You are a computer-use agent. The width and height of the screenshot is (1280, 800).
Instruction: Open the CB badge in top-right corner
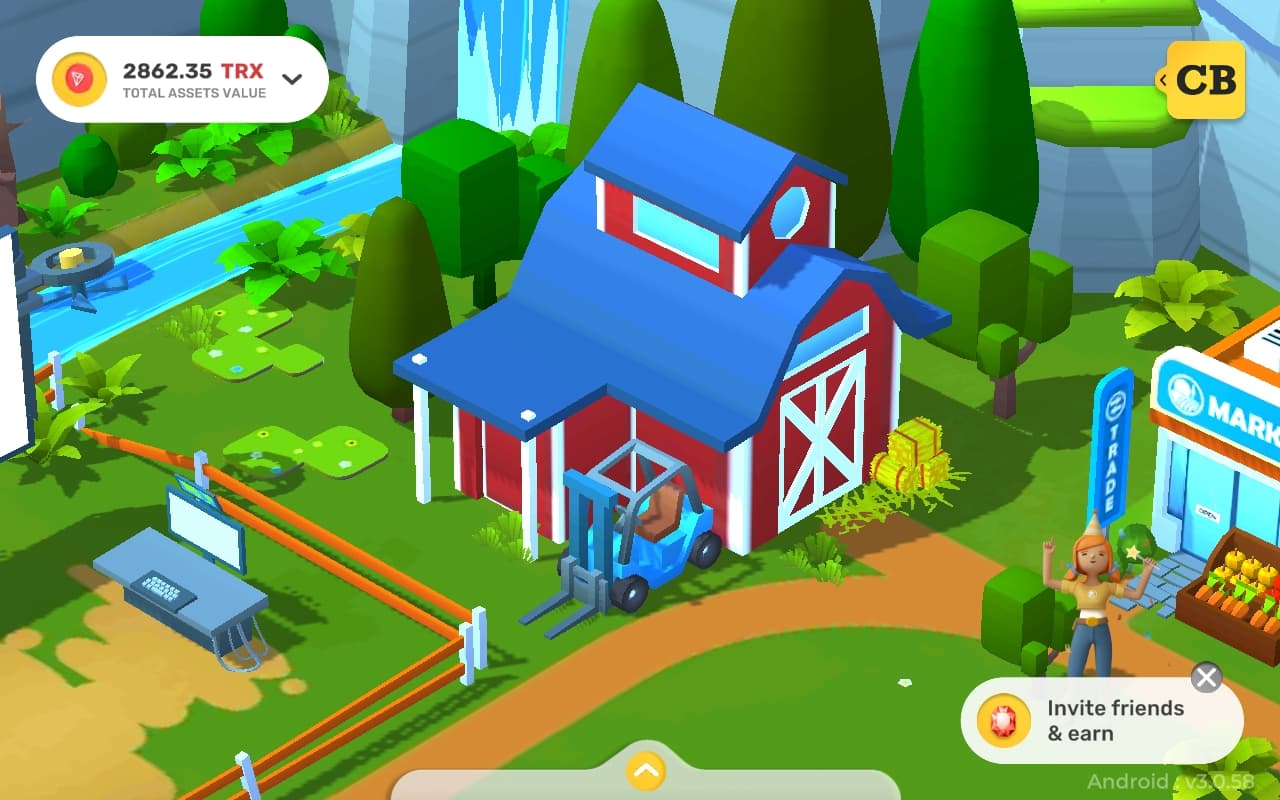[x=1207, y=80]
